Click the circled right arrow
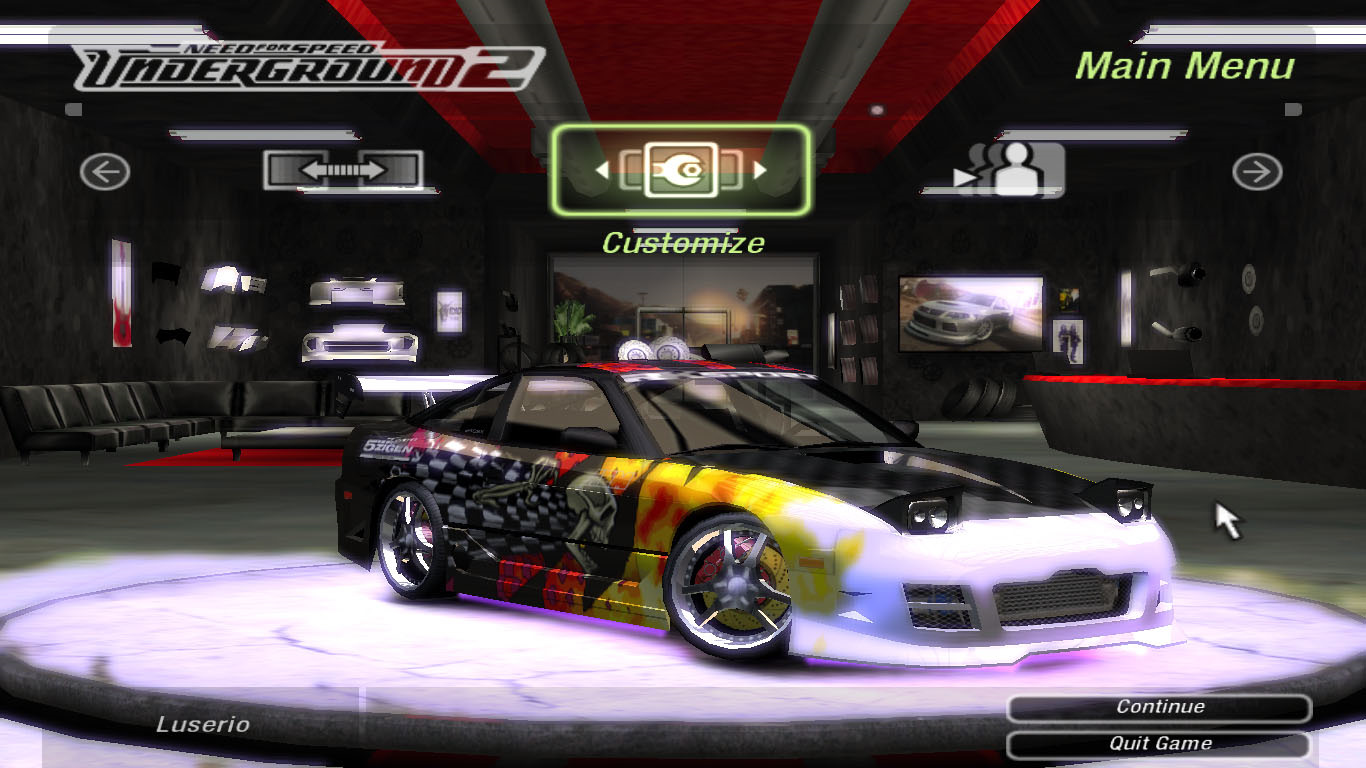 pos(1257,172)
